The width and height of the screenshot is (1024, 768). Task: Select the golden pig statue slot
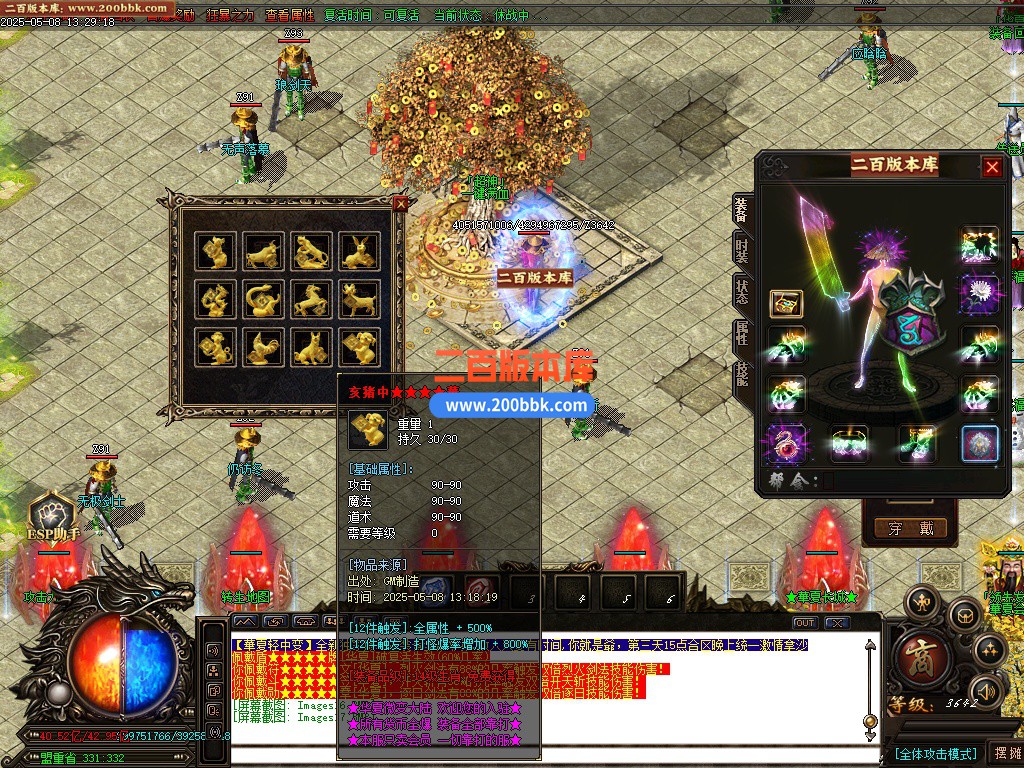click(358, 347)
